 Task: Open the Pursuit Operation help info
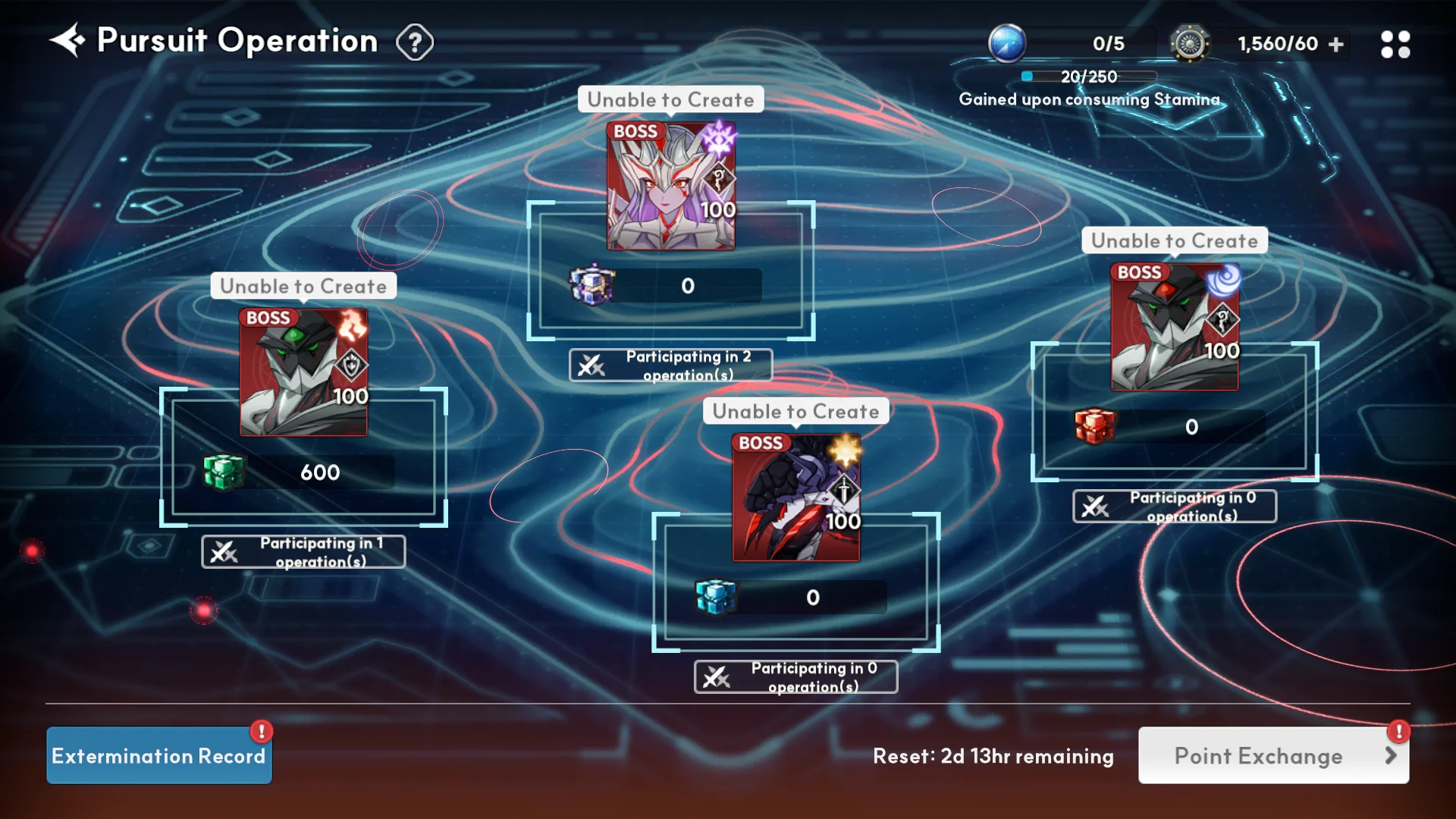pos(415,42)
